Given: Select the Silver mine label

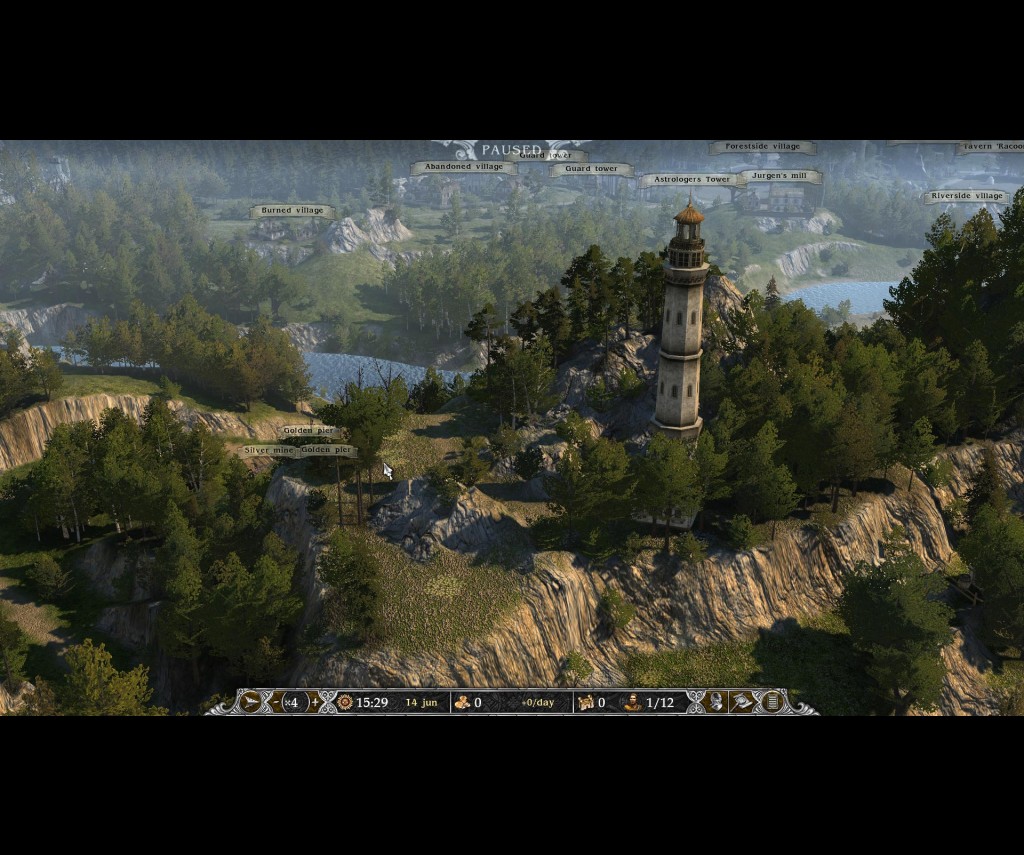Looking at the screenshot, I should click(269, 451).
